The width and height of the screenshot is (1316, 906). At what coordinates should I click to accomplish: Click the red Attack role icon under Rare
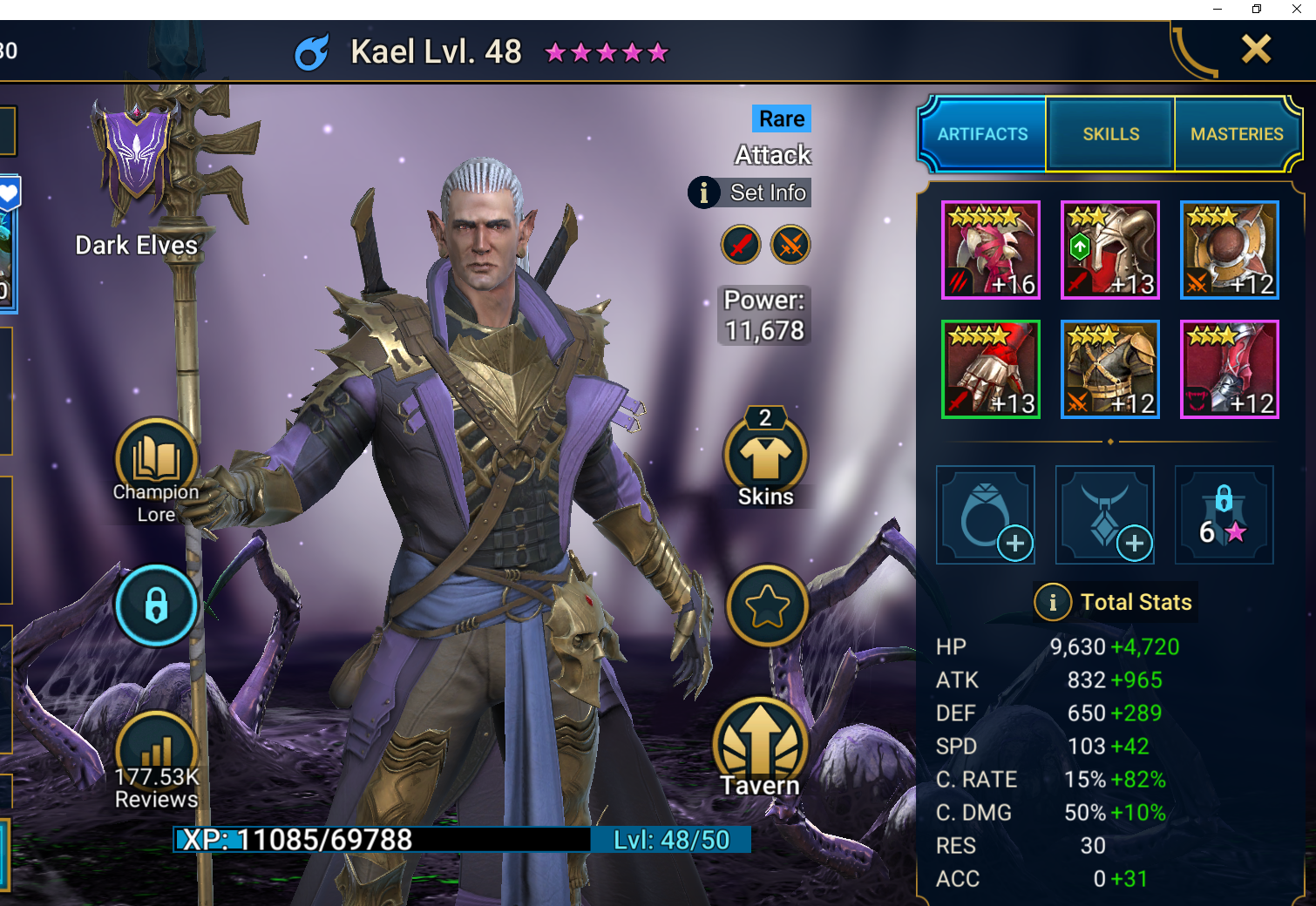[x=740, y=245]
